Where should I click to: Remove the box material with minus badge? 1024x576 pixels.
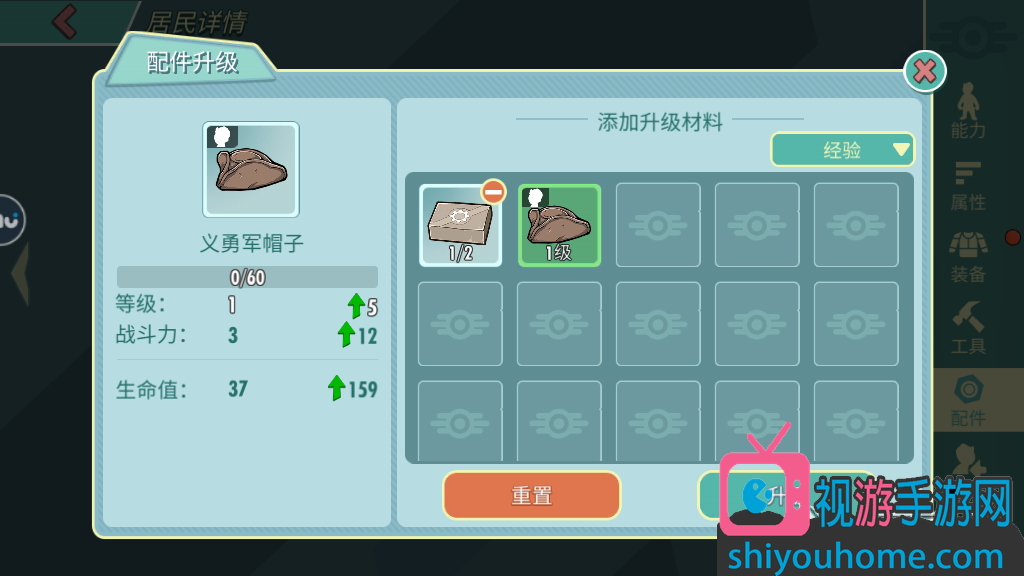tap(493, 191)
